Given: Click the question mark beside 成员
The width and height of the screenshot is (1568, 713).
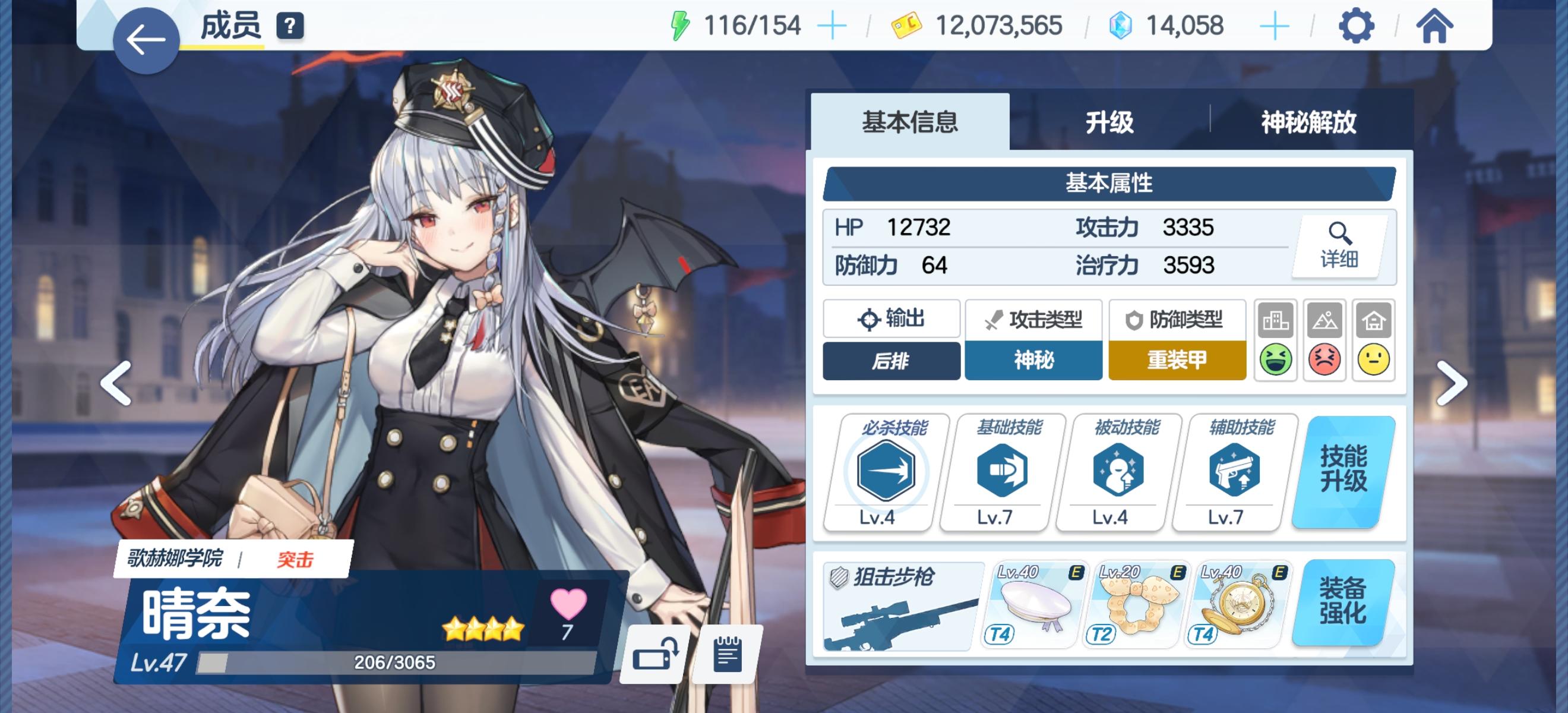Looking at the screenshot, I should pyautogui.click(x=290, y=26).
